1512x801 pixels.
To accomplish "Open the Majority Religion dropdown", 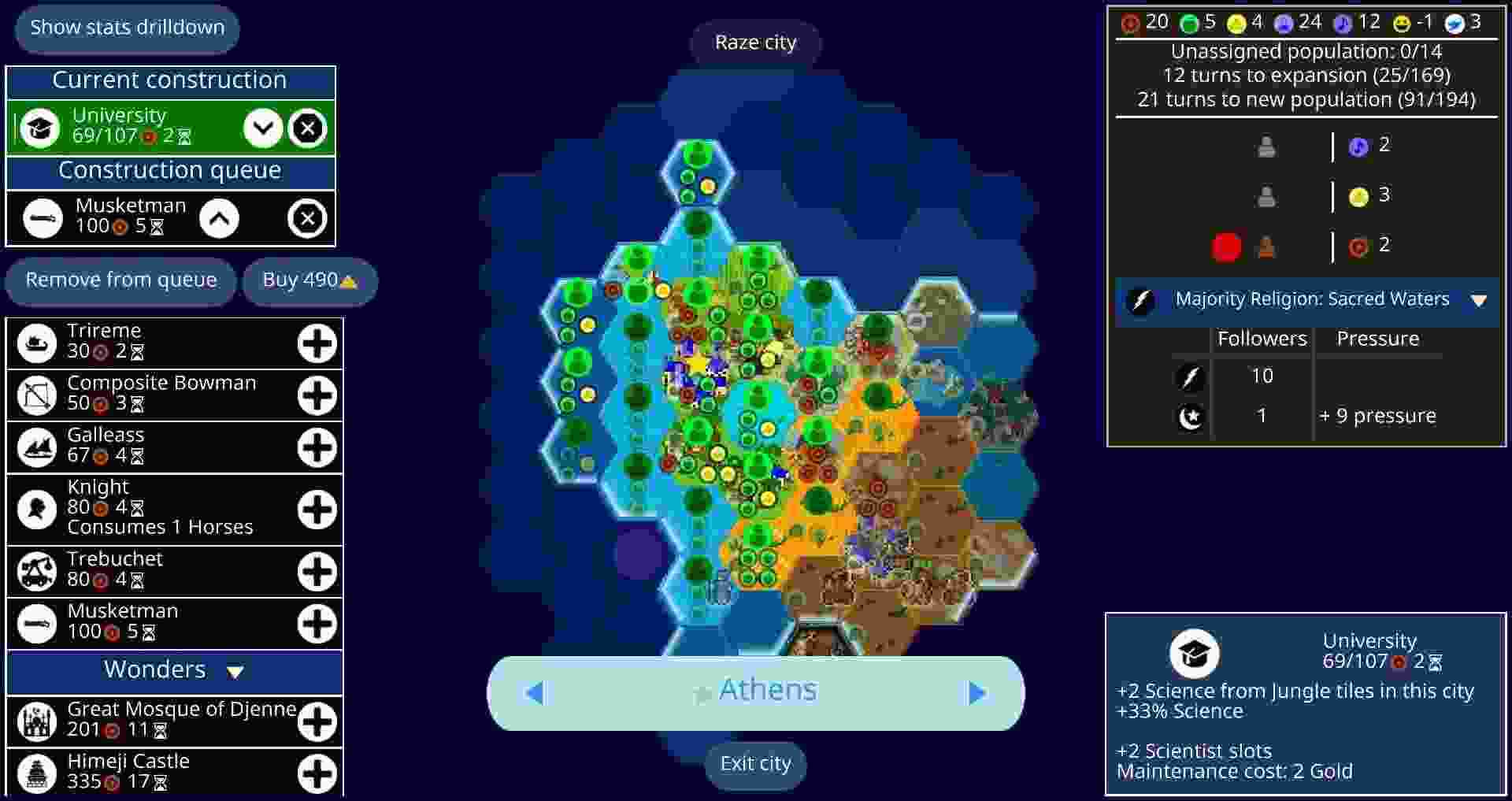I will coord(1477,299).
